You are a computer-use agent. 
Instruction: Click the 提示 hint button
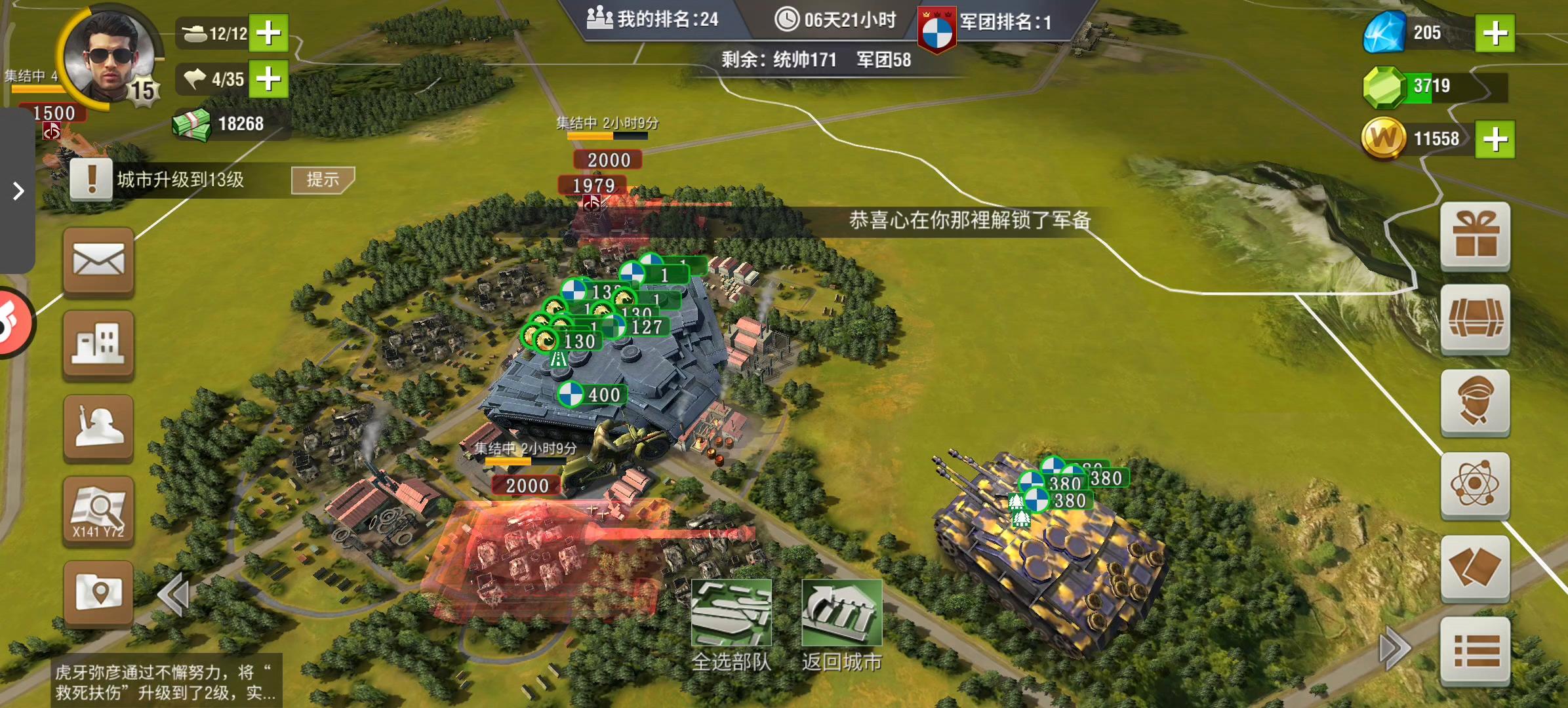pyautogui.click(x=323, y=178)
